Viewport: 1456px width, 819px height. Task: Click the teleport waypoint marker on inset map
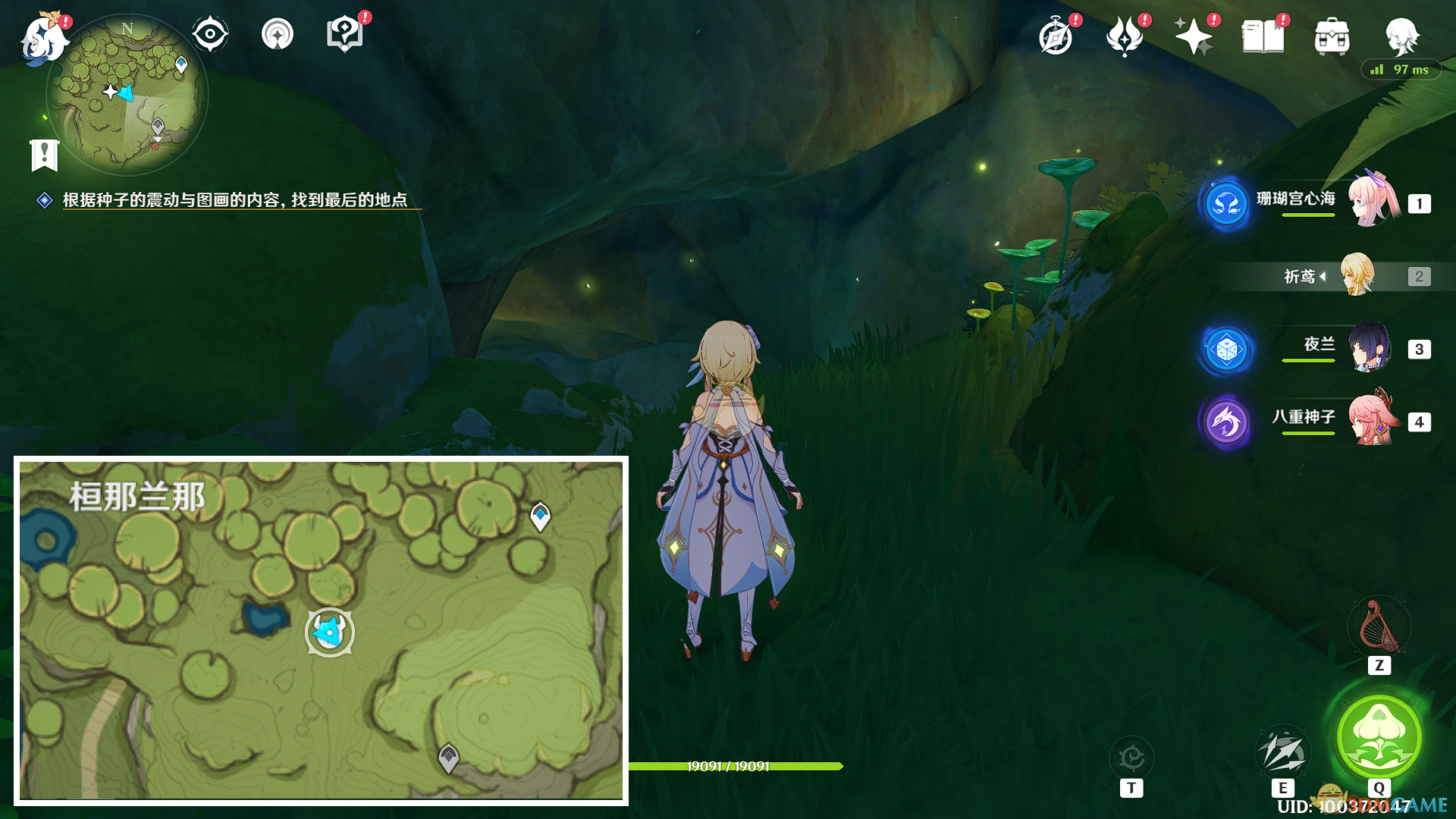(x=540, y=516)
